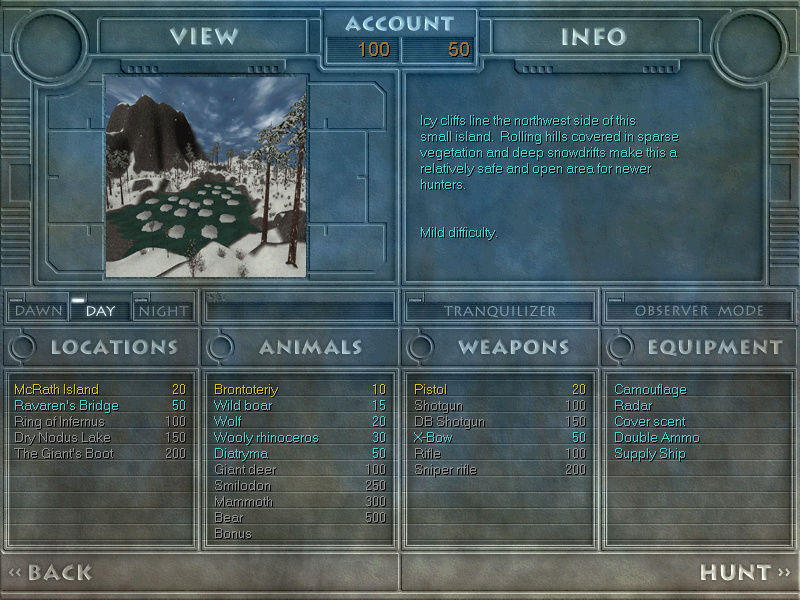Select the Night time option
Screen dimensions: 800x600
[x=163, y=311]
